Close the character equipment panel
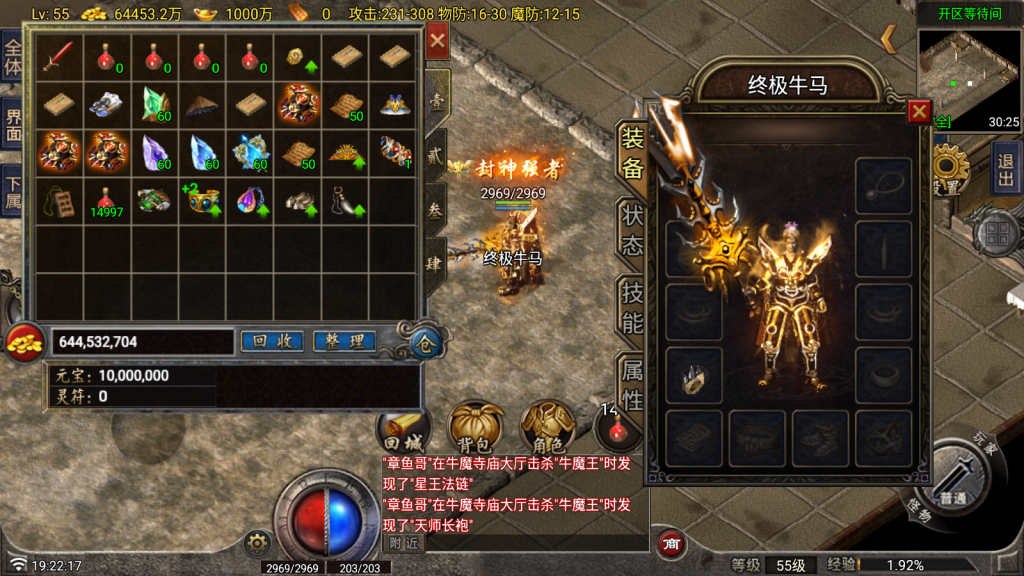This screenshot has width=1024, height=576. pos(918,111)
